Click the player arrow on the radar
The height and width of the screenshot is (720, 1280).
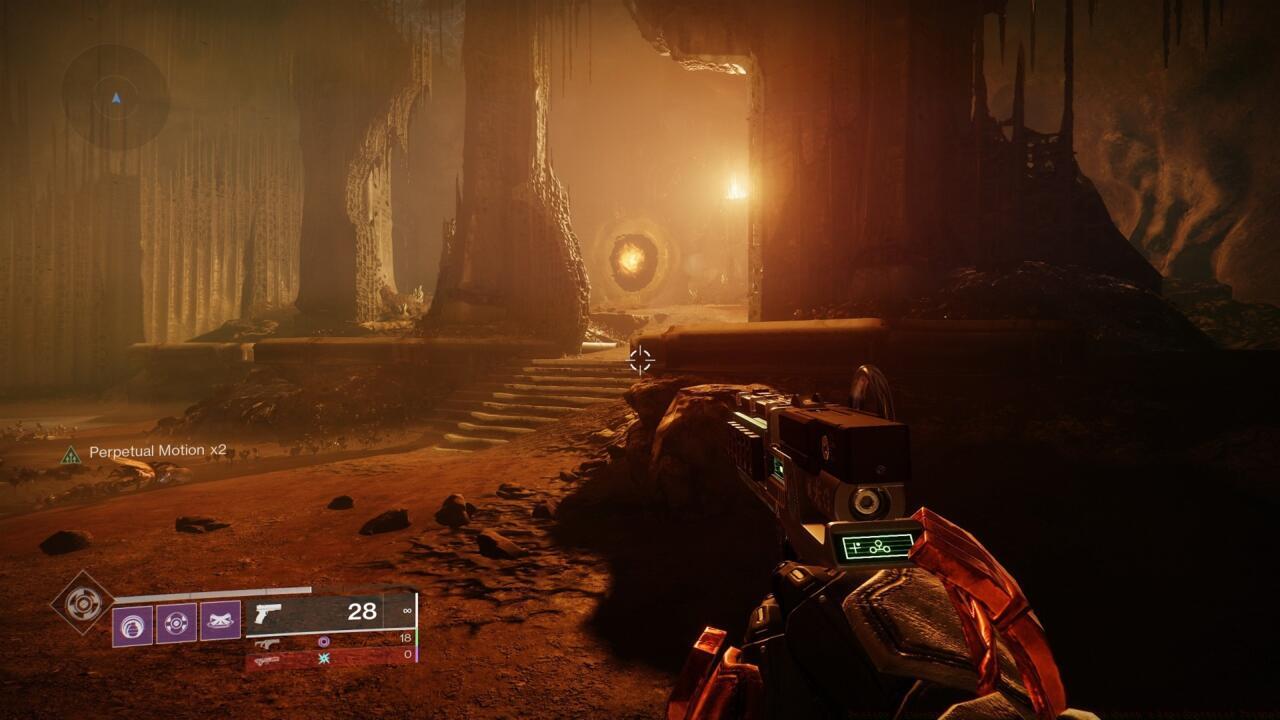pos(115,98)
